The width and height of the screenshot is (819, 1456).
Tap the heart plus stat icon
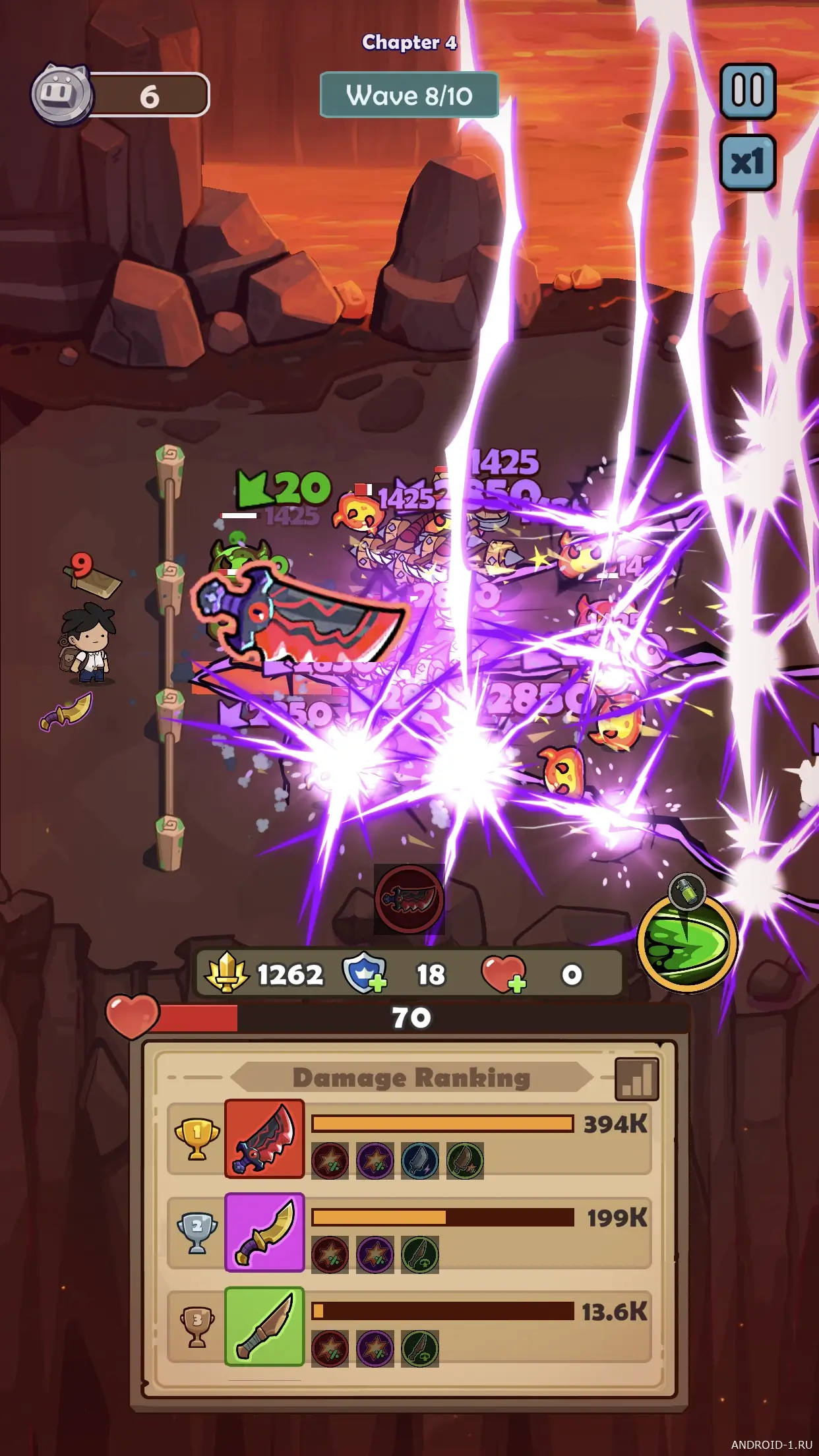click(504, 974)
